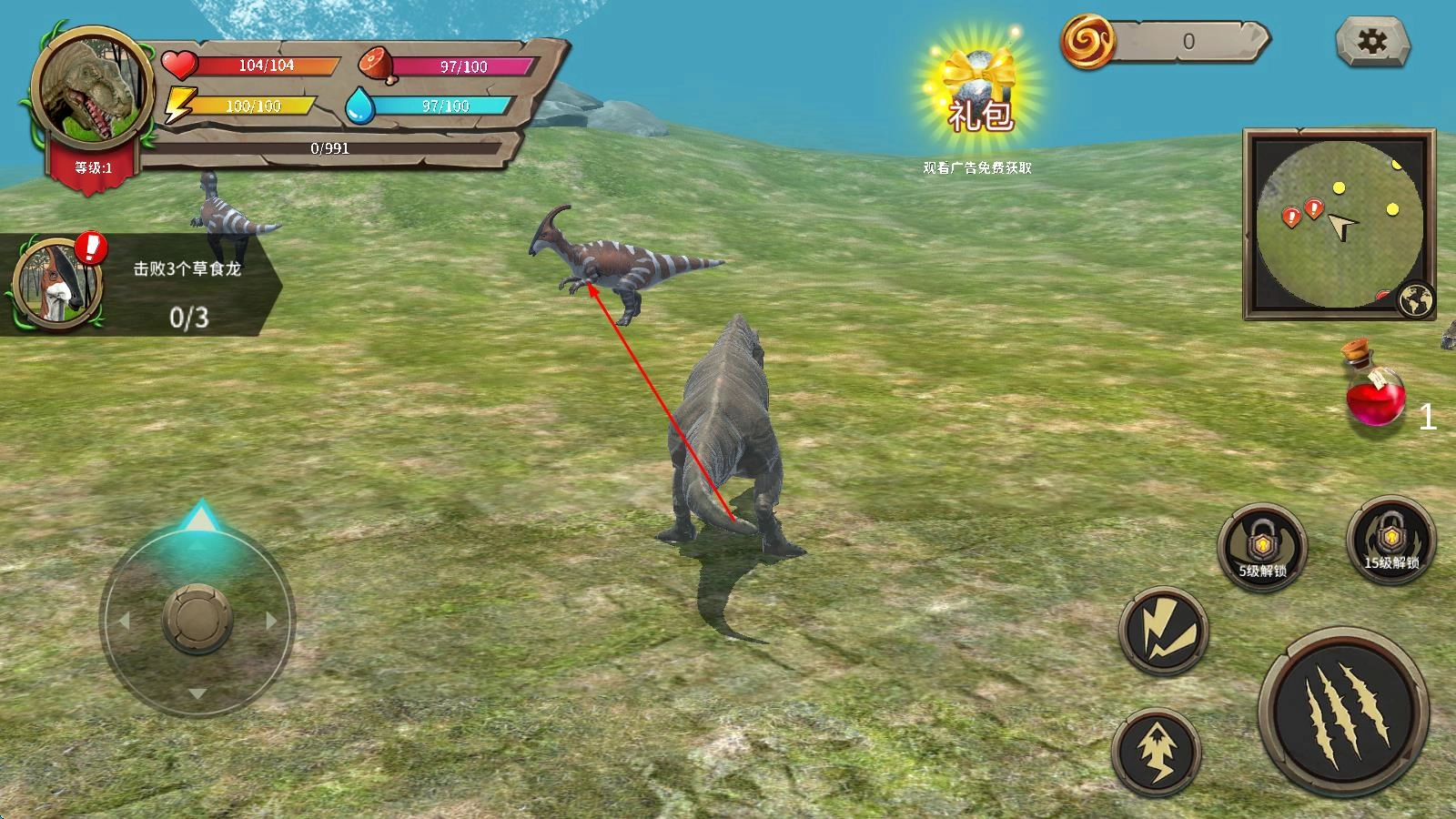
Task: Open the gear settings menu
Action: coord(1372,41)
